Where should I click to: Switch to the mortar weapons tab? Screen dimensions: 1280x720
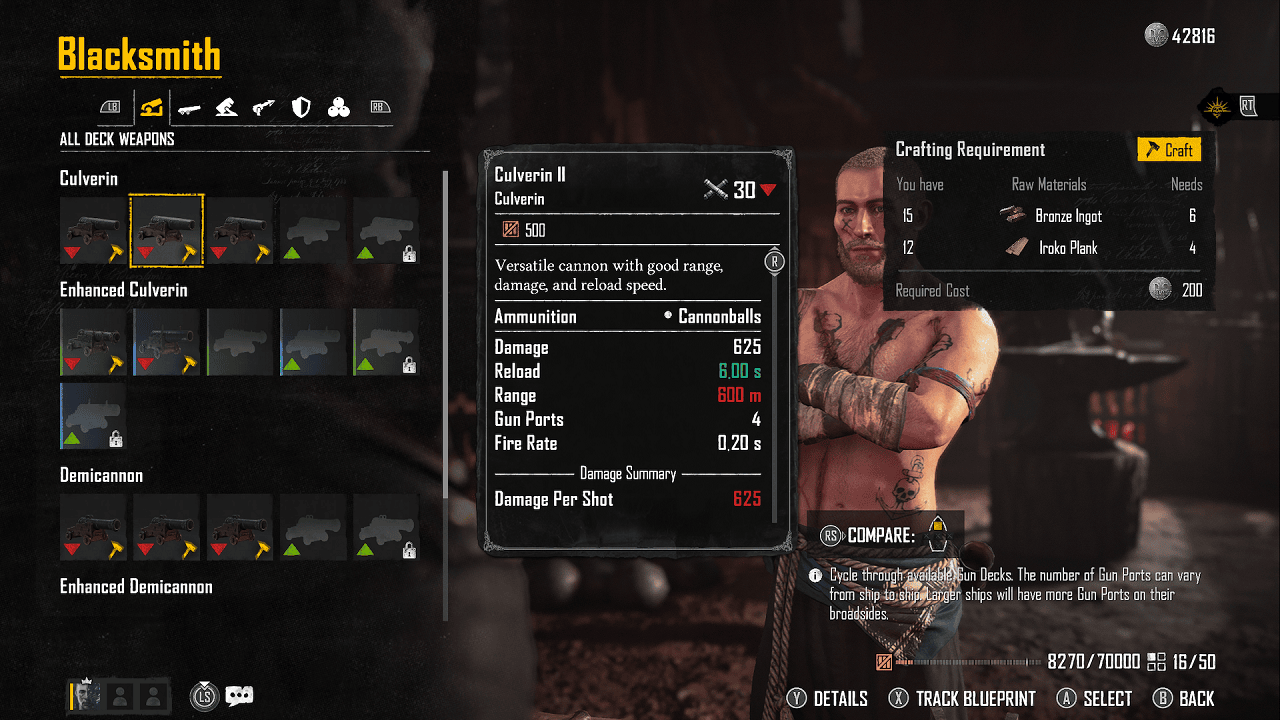pos(226,107)
